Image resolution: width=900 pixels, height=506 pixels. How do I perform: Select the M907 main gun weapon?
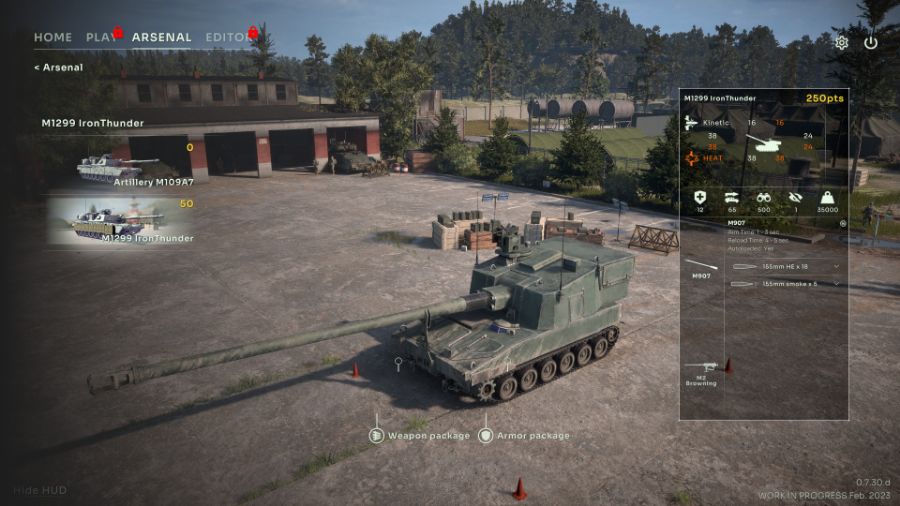click(x=701, y=268)
